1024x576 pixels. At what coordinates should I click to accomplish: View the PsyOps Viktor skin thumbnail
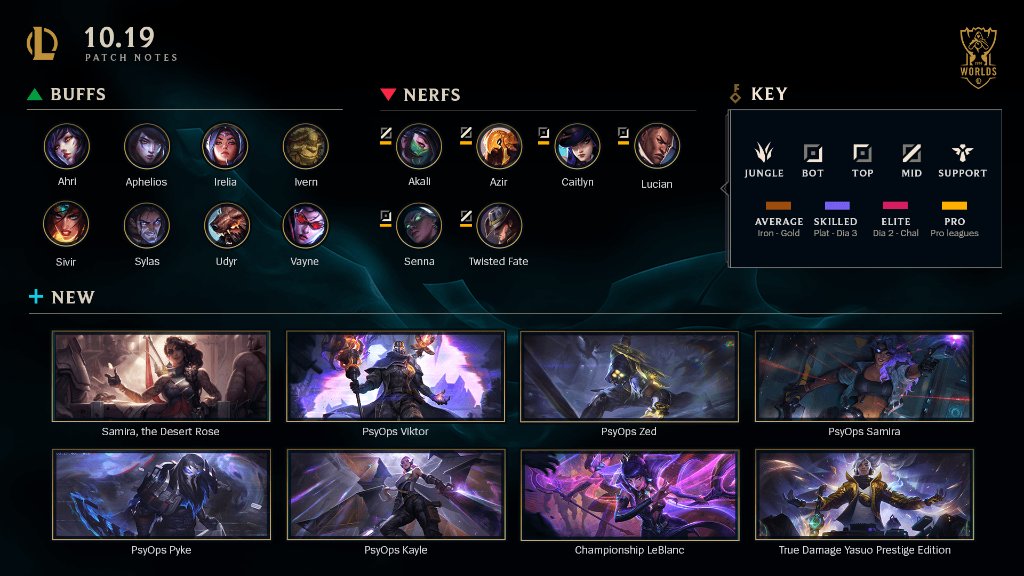click(395, 377)
